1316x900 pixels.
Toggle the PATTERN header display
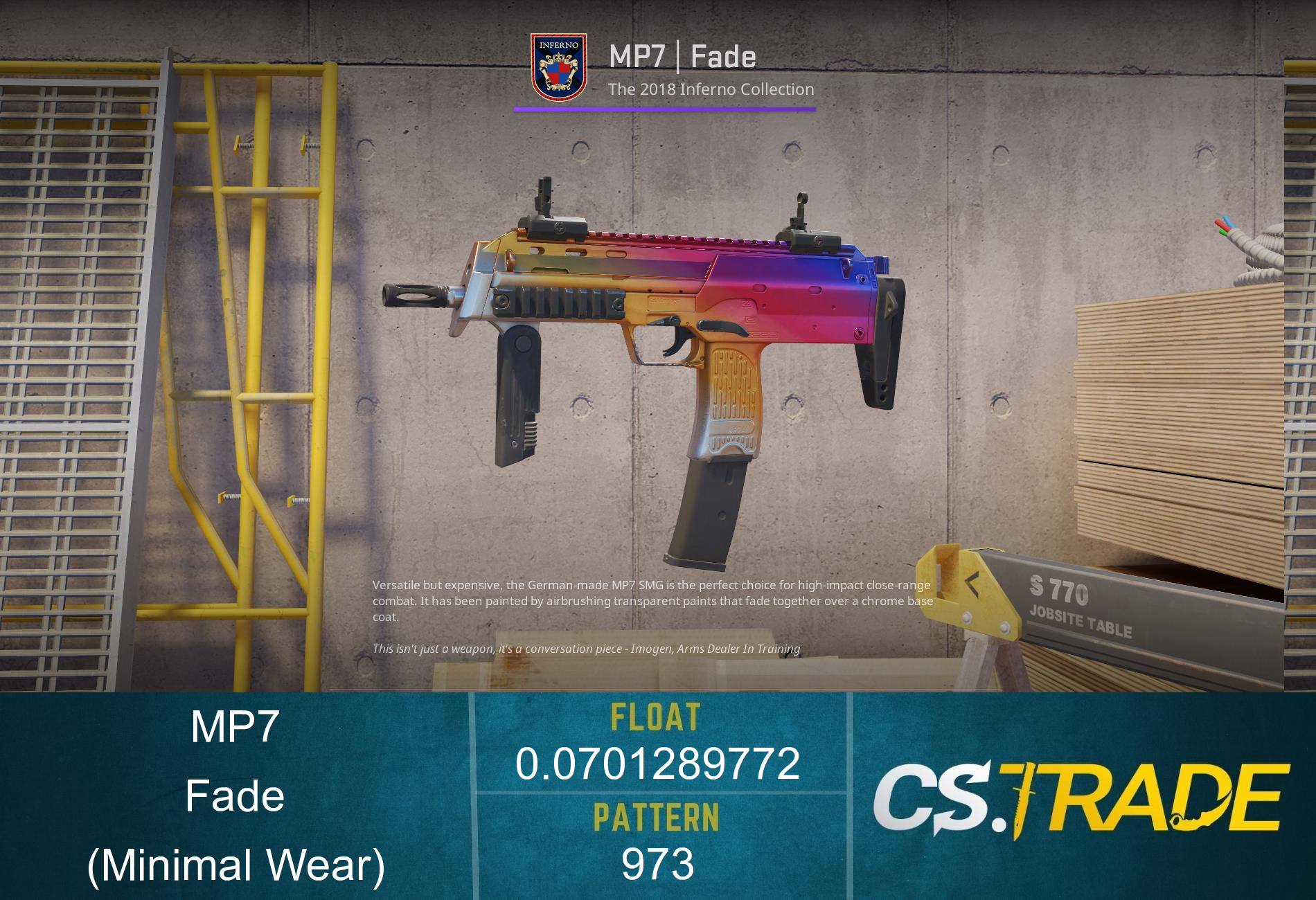pos(657,816)
